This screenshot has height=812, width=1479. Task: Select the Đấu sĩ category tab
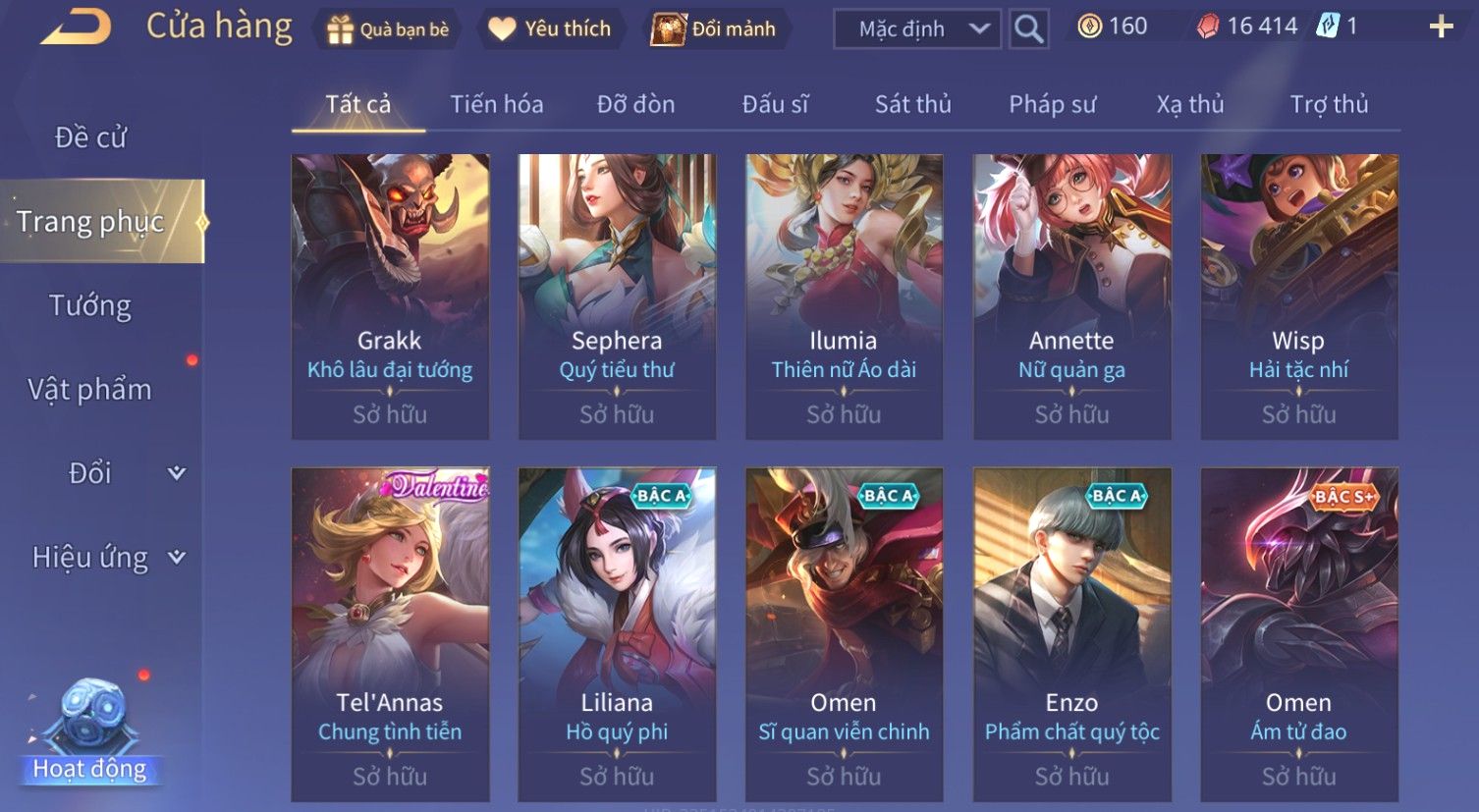click(775, 104)
